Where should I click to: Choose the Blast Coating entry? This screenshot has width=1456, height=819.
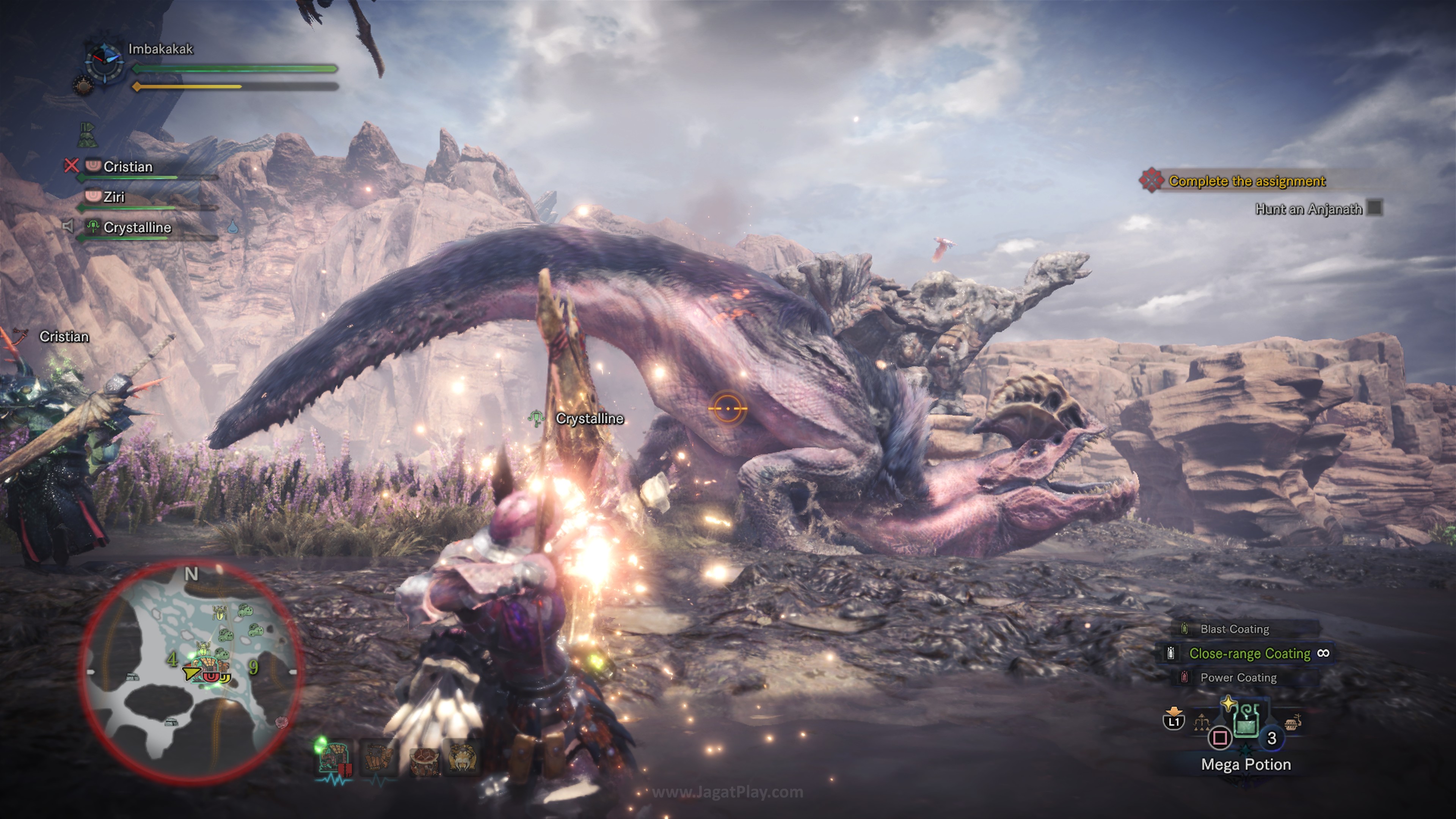tap(1235, 629)
